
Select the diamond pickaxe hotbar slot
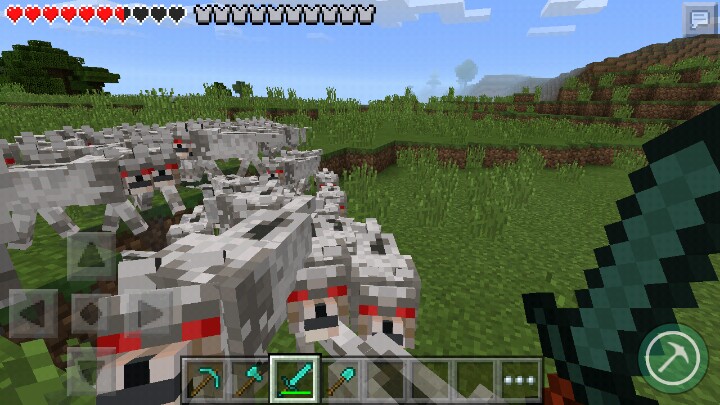[206, 379]
